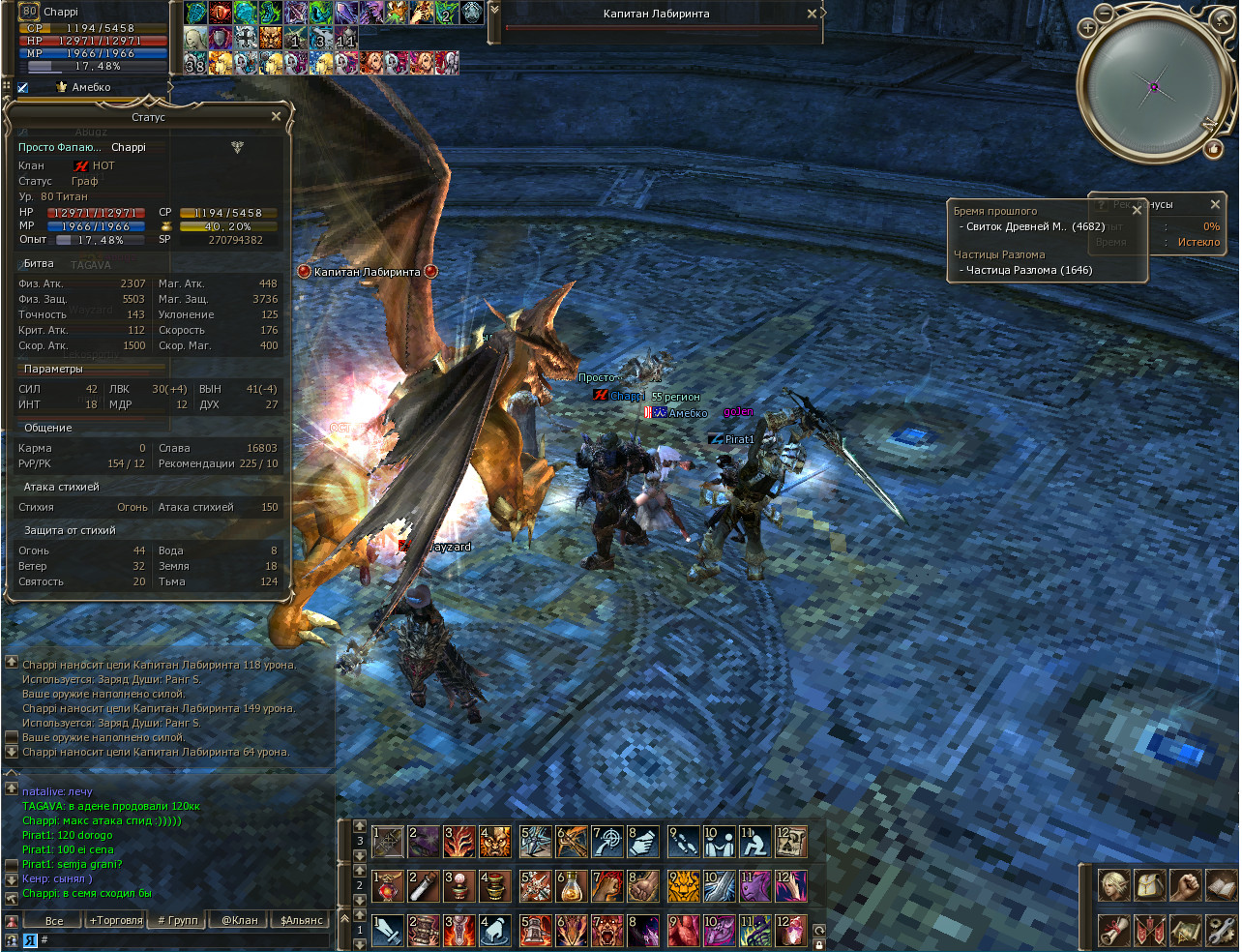The height and width of the screenshot is (952, 1242).
Task: Close the quest tracker panel
Action: 1138,209
